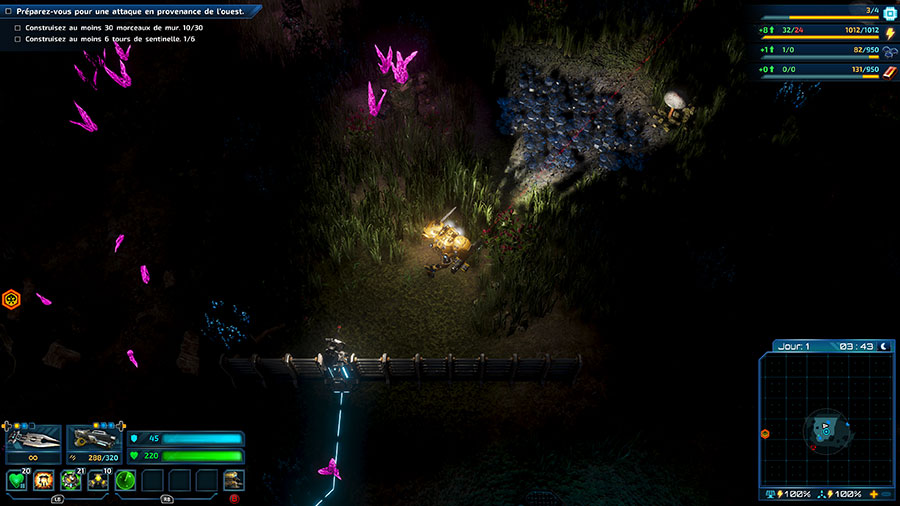Select the green-ringed turret item slot
The width and height of the screenshot is (900, 506).
point(71,481)
